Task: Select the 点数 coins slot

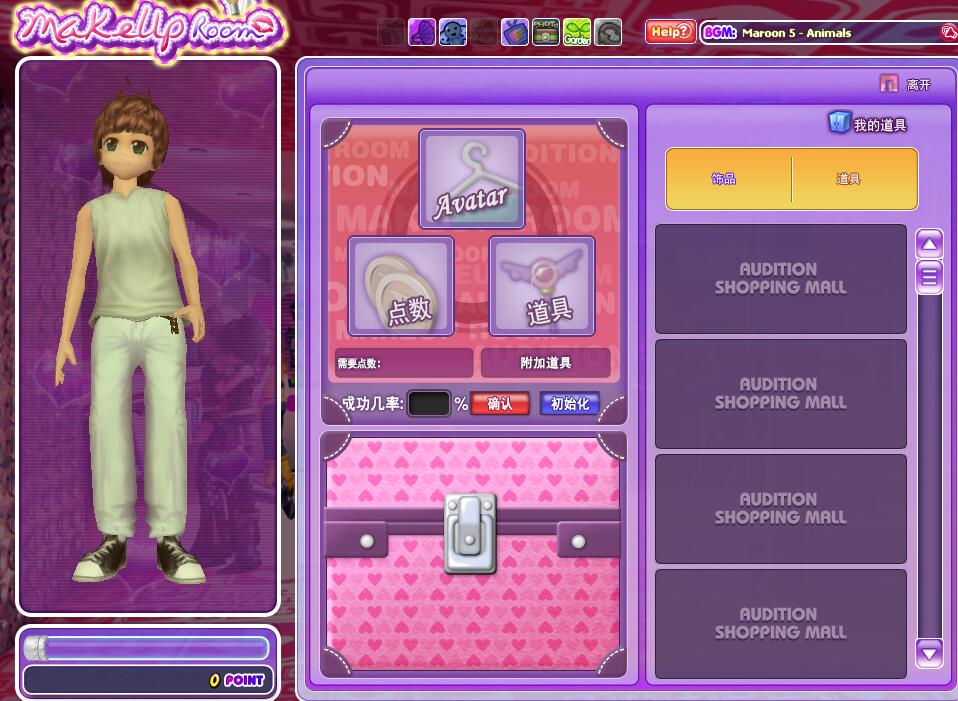Action: [x=400, y=286]
